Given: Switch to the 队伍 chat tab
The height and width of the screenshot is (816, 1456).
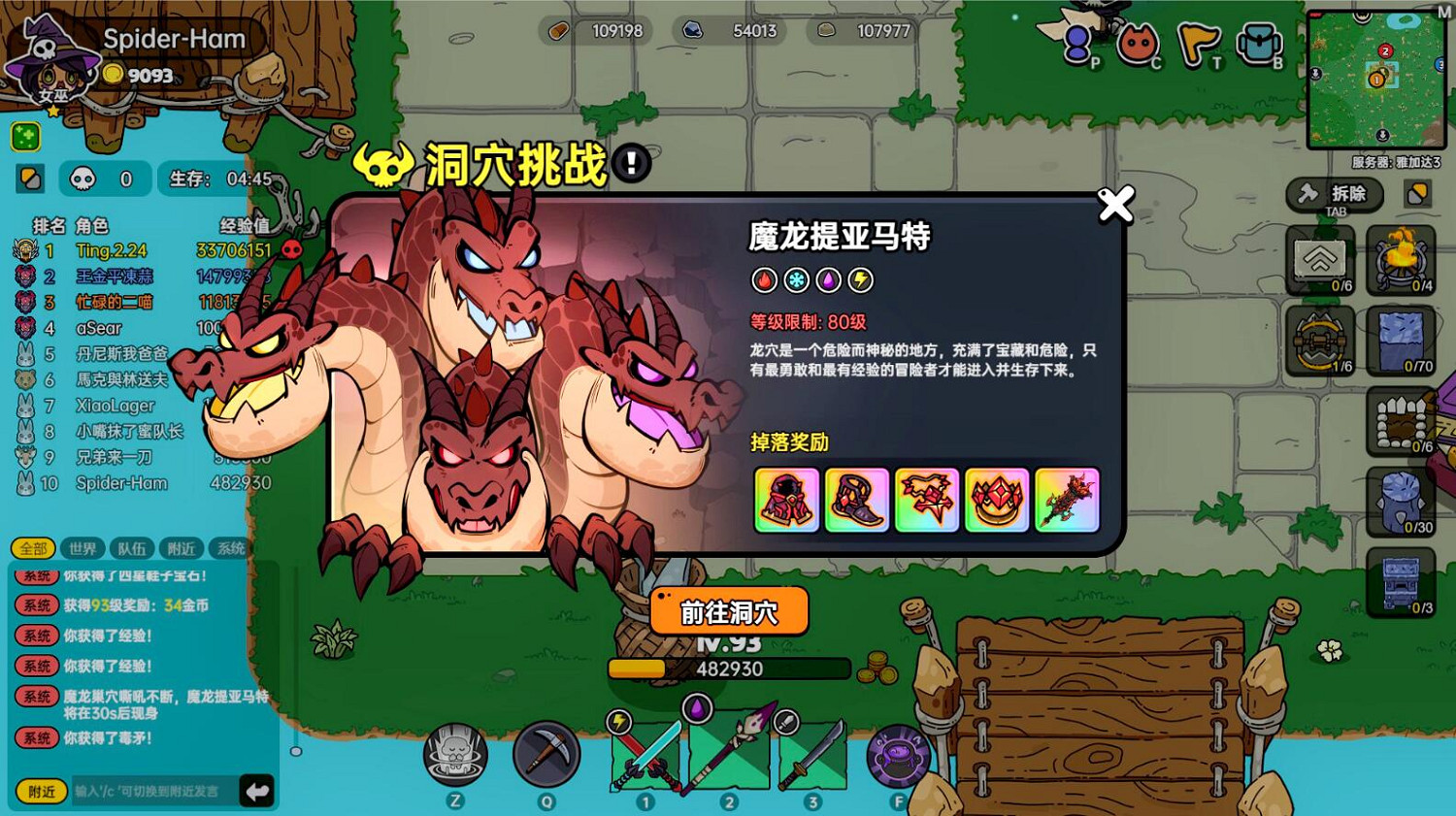Looking at the screenshot, I should [132, 548].
